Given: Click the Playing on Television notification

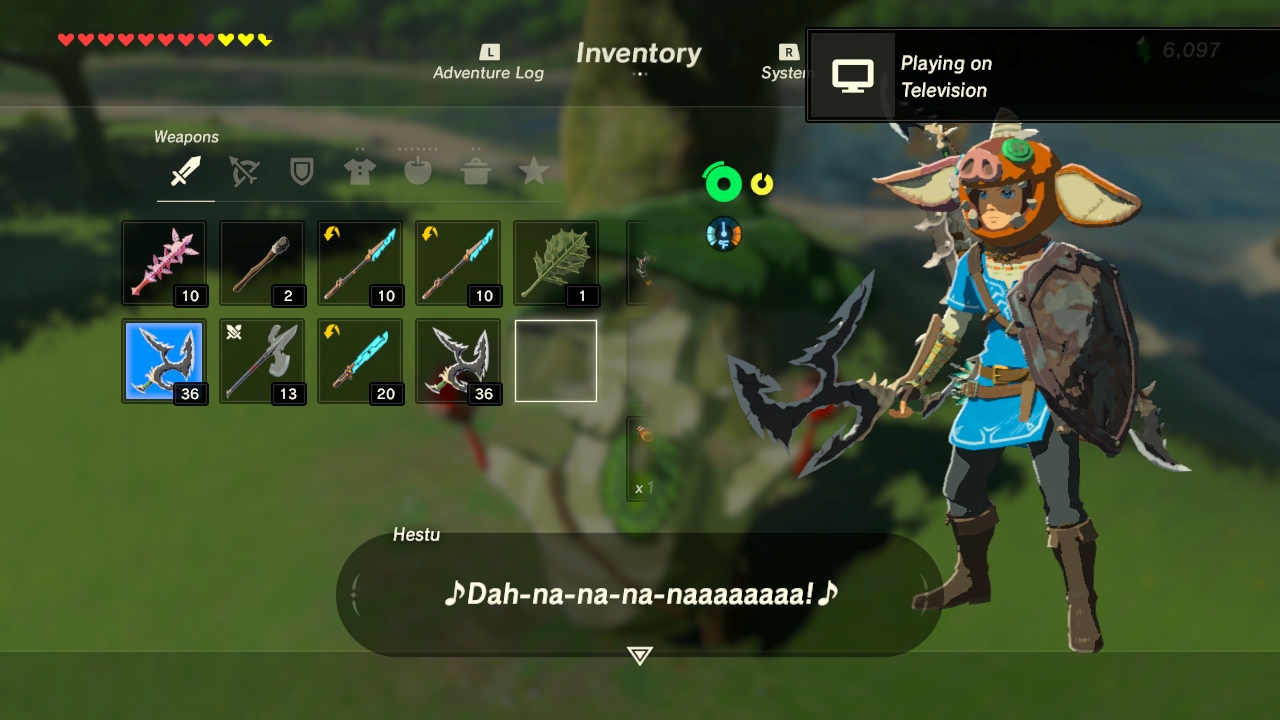Looking at the screenshot, I should click(1042, 76).
